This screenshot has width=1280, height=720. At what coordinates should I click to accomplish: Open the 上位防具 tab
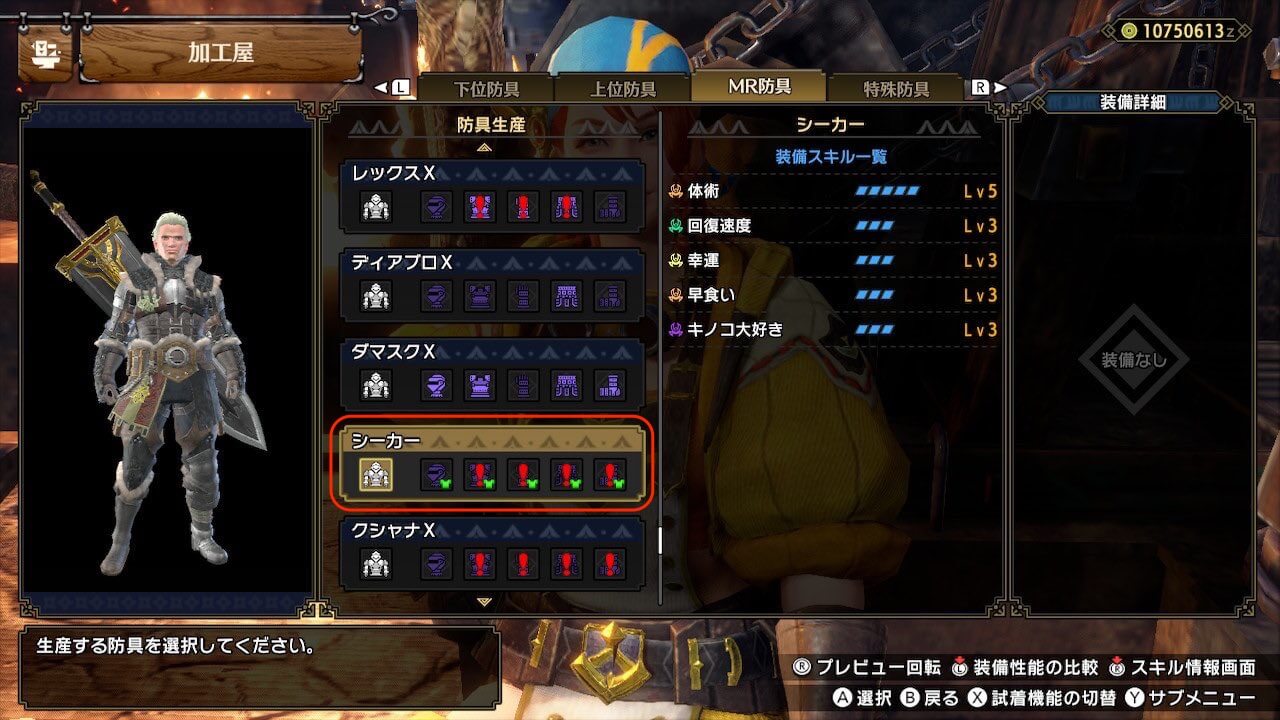coord(622,88)
